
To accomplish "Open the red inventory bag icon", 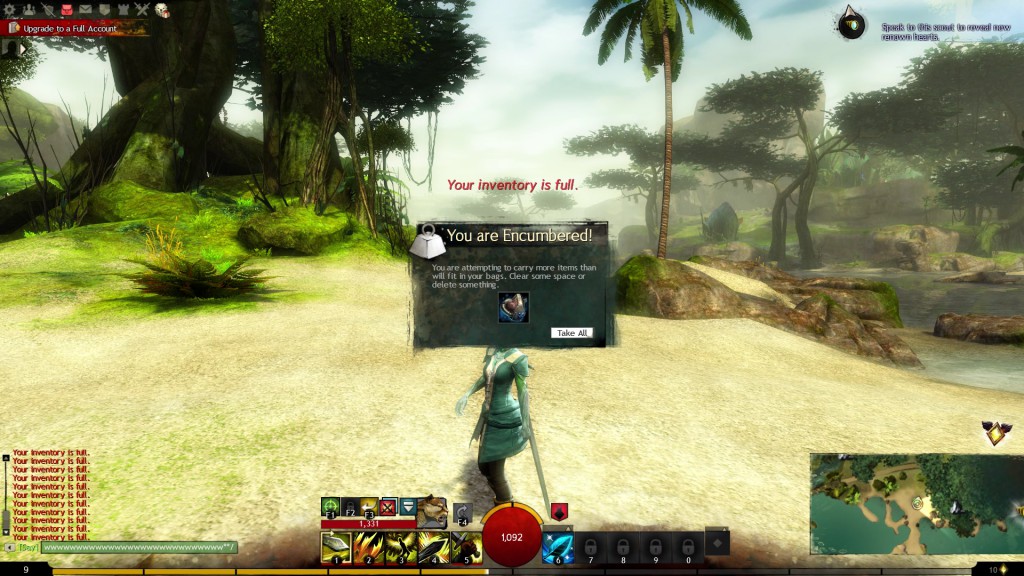I will [66, 10].
